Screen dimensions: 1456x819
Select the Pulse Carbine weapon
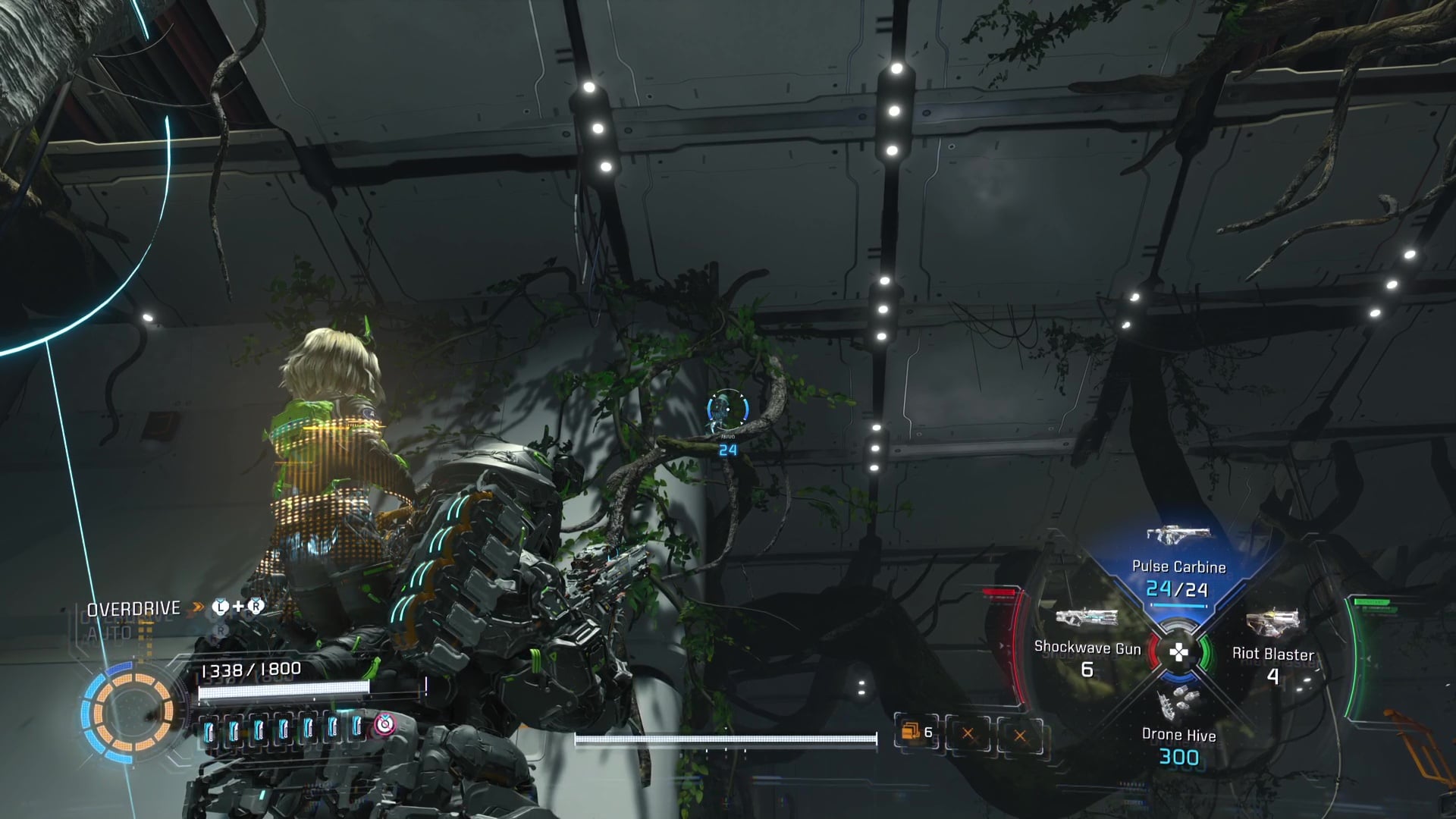pyautogui.click(x=1178, y=565)
